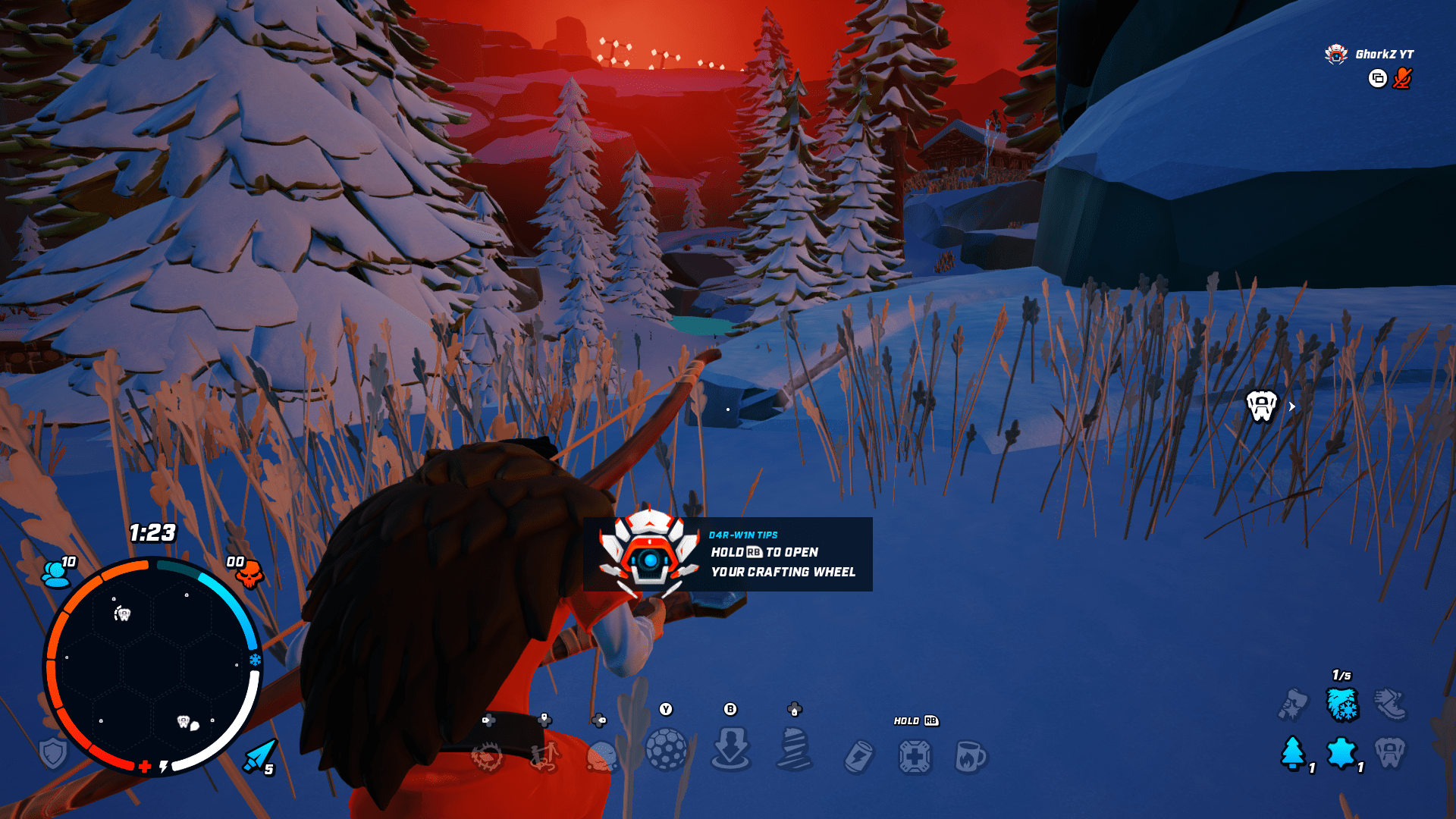Select the tripwire trap slot
This screenshot has height=819, width=1456.
point(544,755)
